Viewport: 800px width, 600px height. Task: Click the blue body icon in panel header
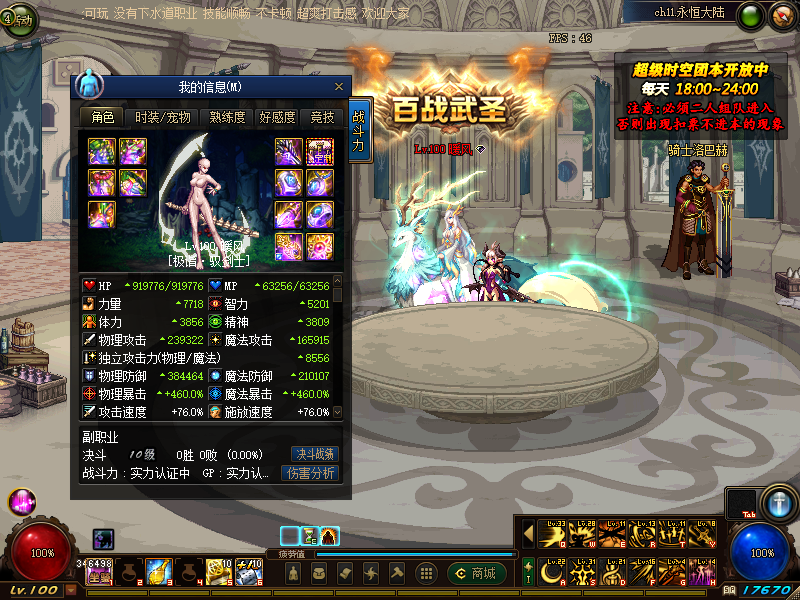[x=90, y=83]
